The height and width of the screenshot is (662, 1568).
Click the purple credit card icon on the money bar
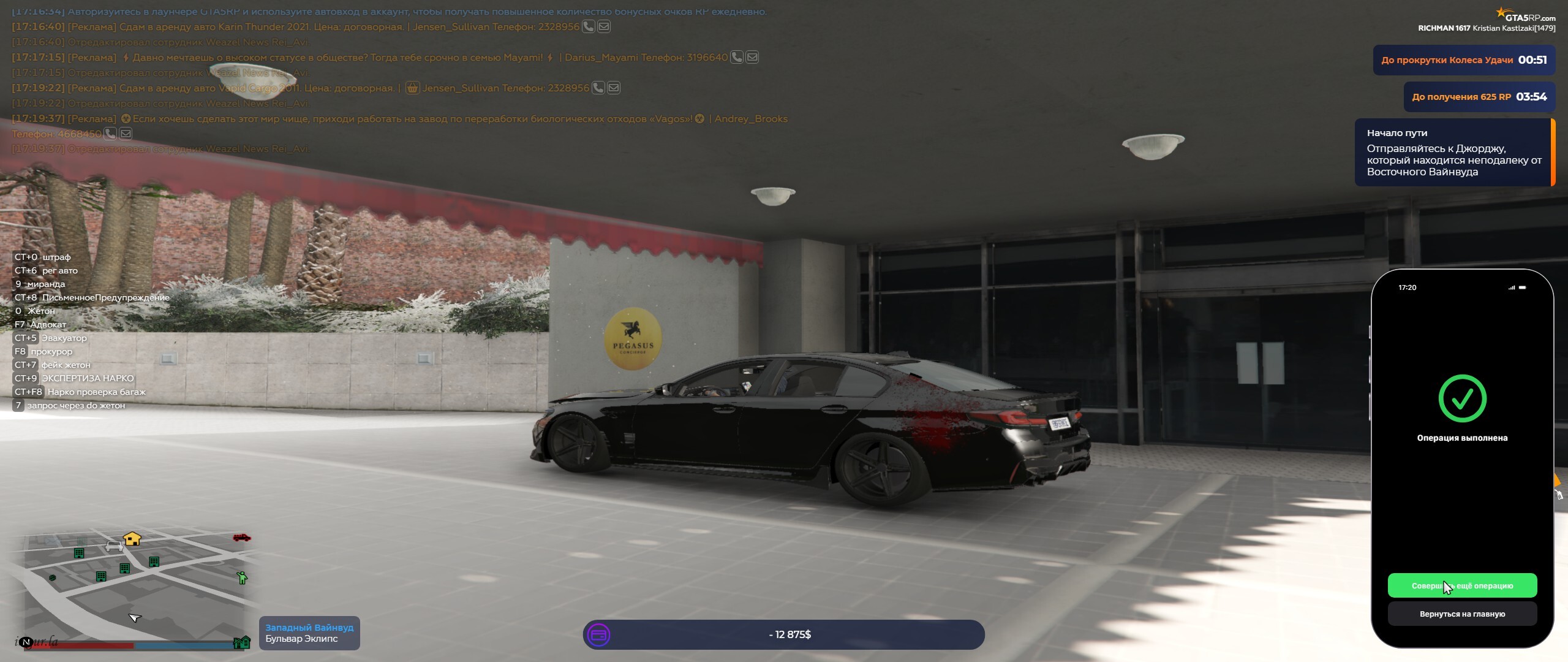[599, 635]
